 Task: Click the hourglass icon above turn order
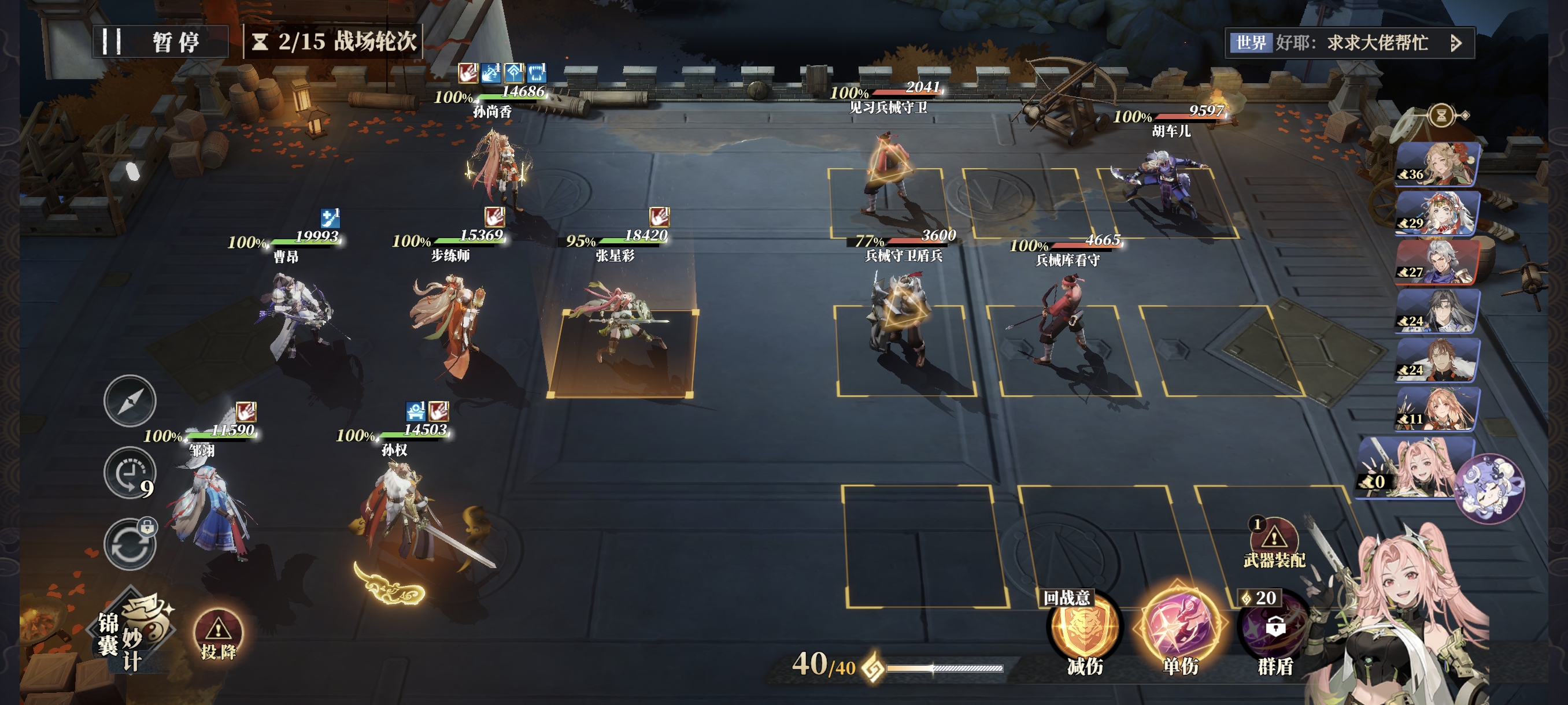pyautogui.click(x=1441, y=115)
